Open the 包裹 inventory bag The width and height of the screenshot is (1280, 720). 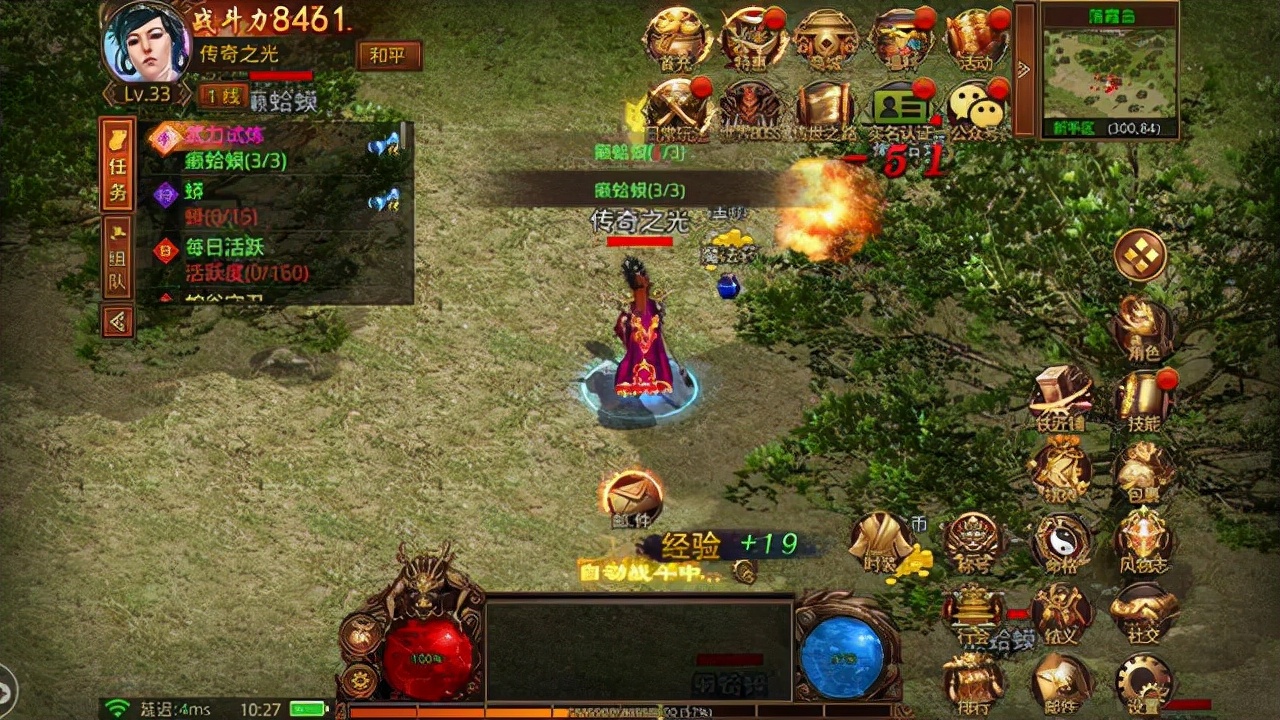[1143, 470]
